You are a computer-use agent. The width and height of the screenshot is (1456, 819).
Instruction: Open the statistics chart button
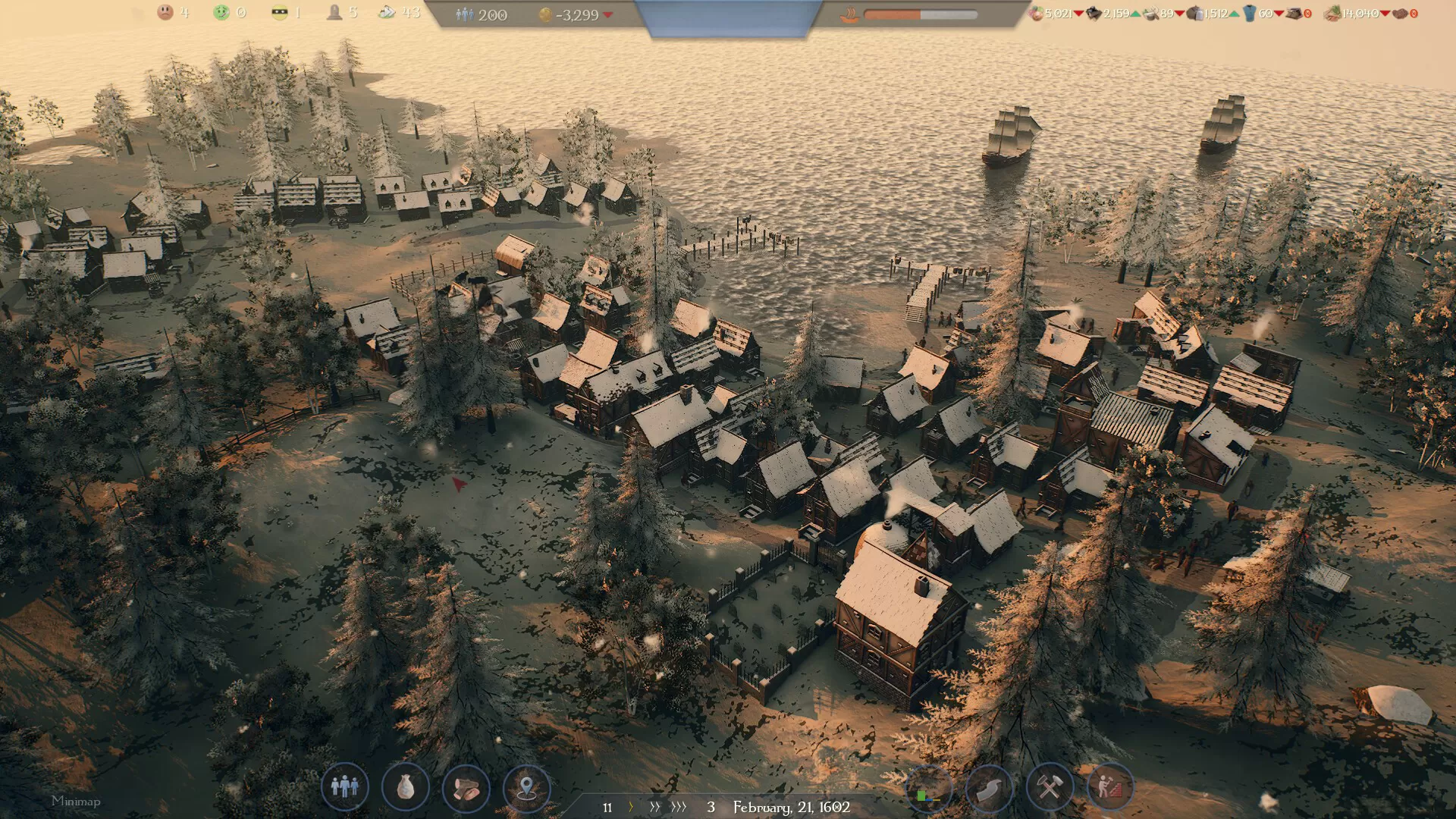(928, 789)
